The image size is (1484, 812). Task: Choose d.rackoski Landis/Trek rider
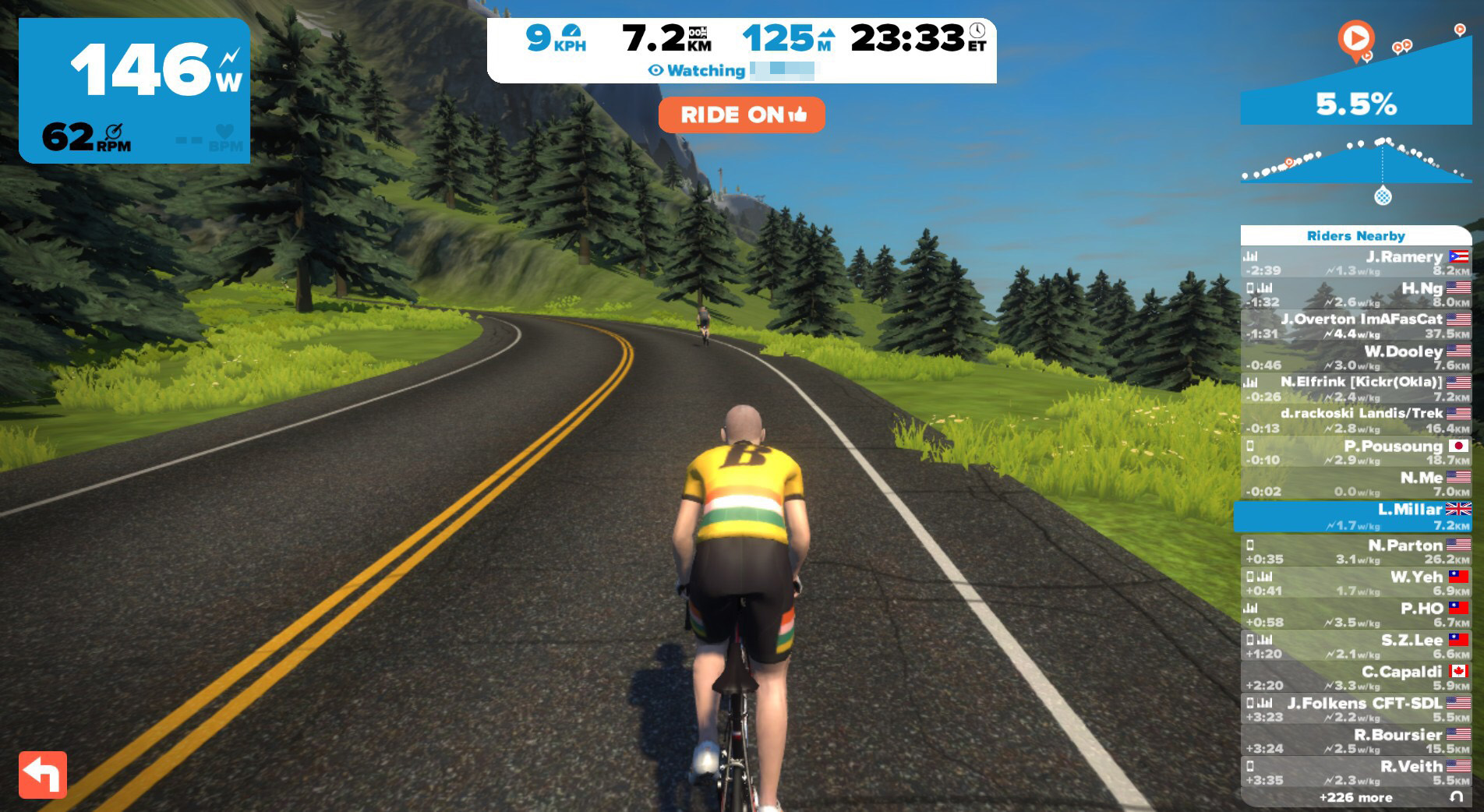point(1355,421)
